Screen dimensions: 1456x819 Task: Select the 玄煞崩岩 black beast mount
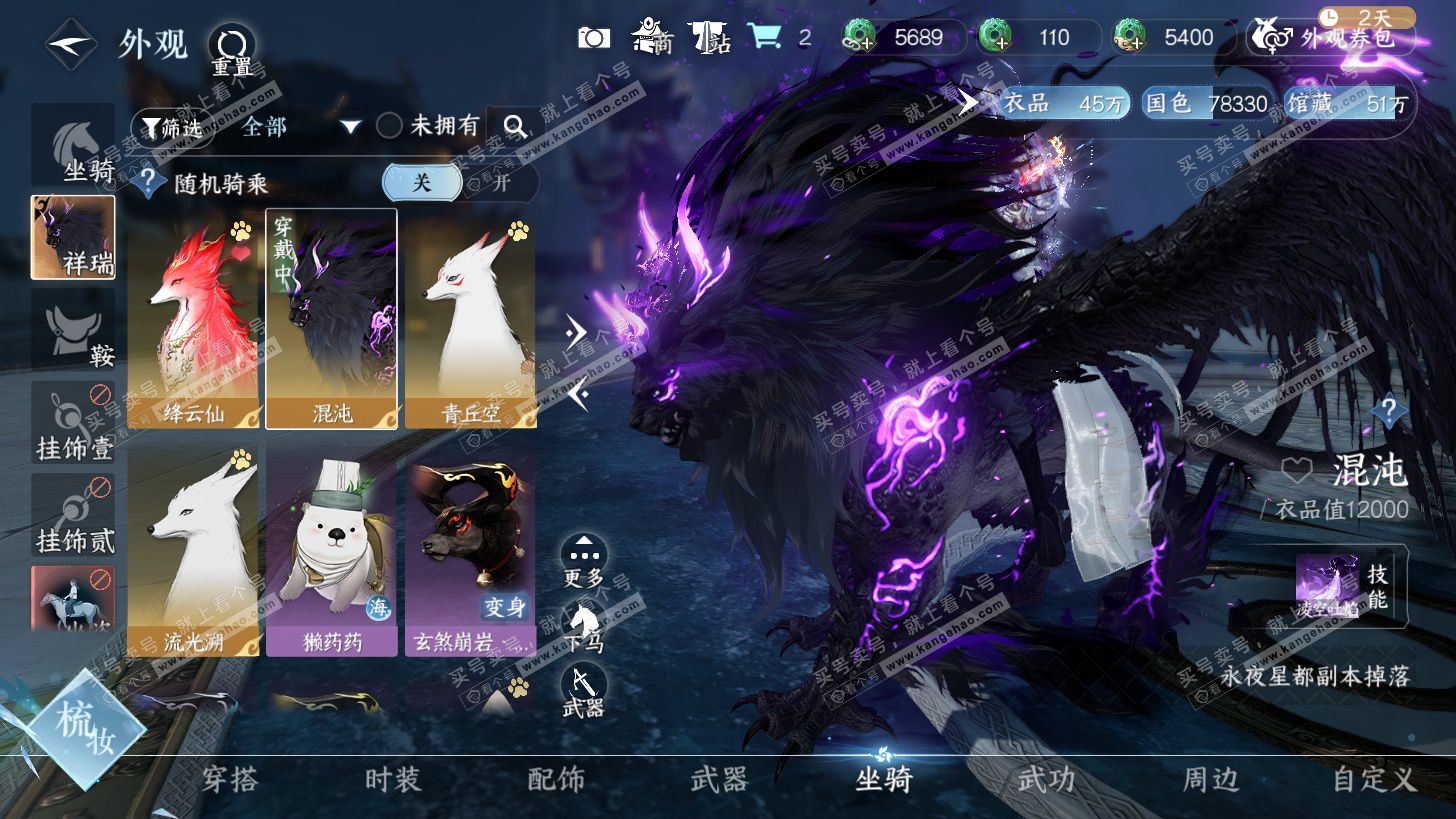(x=470, y=550)
